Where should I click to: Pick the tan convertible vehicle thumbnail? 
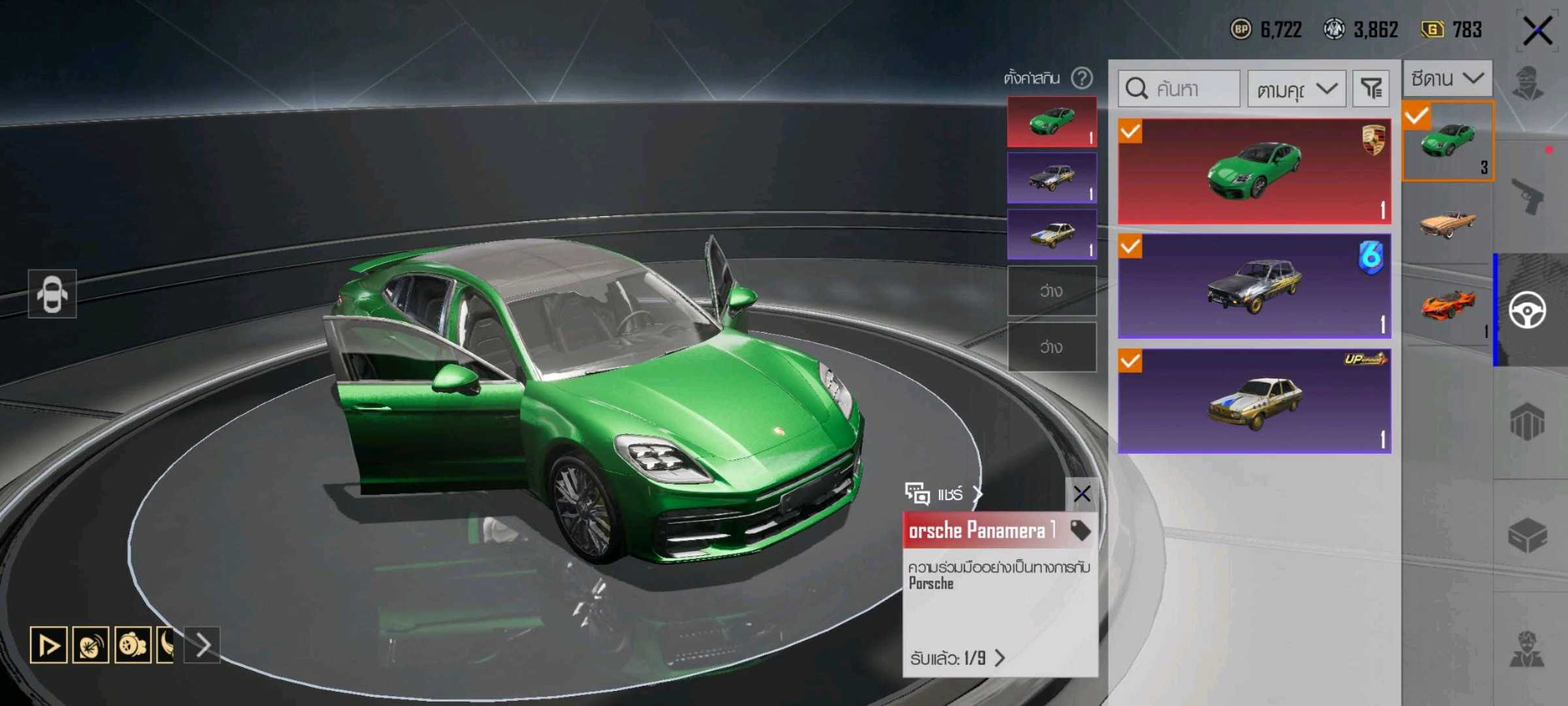click(1447, 224)
